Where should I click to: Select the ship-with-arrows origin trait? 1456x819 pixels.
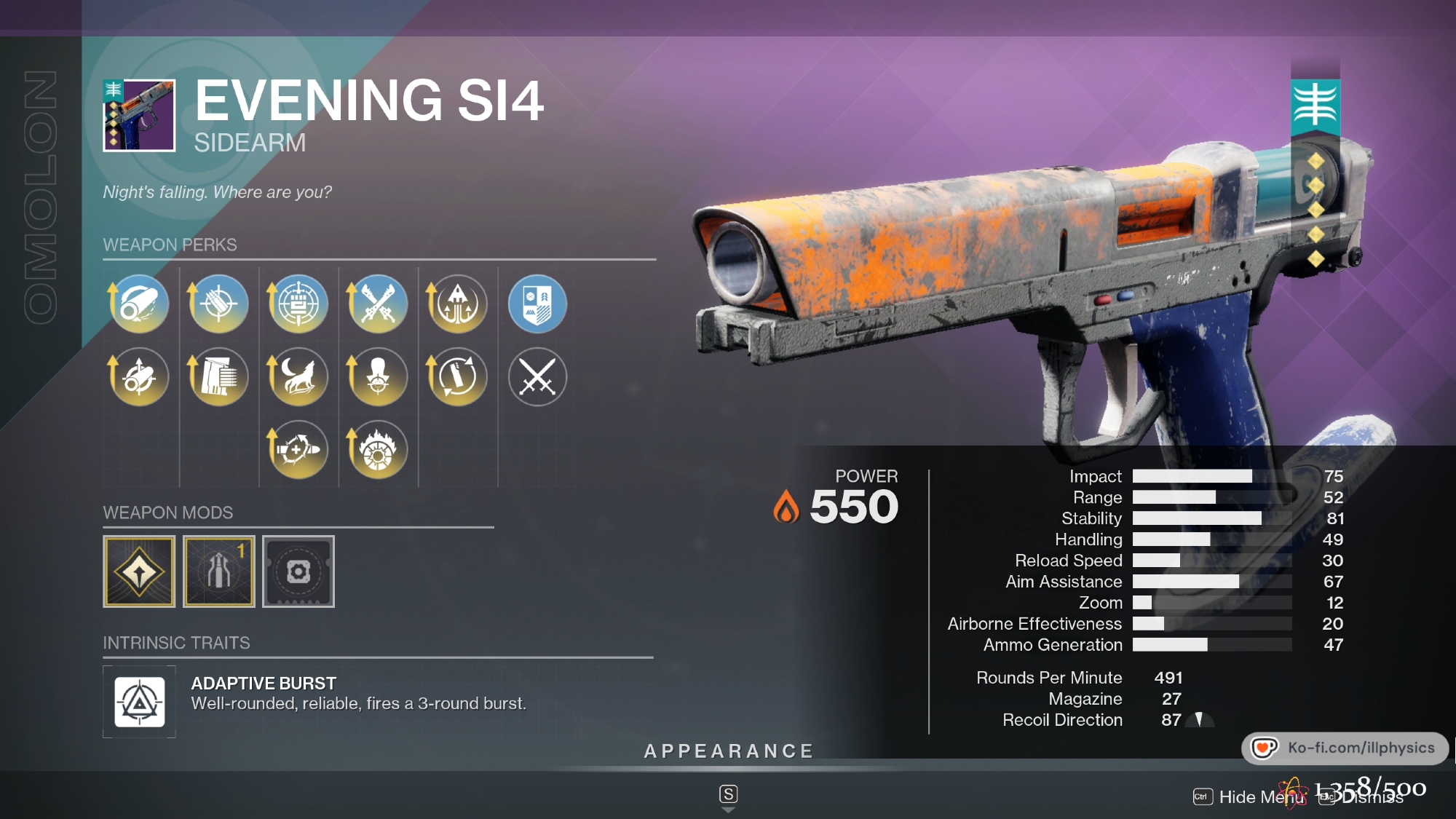[457, 304]
